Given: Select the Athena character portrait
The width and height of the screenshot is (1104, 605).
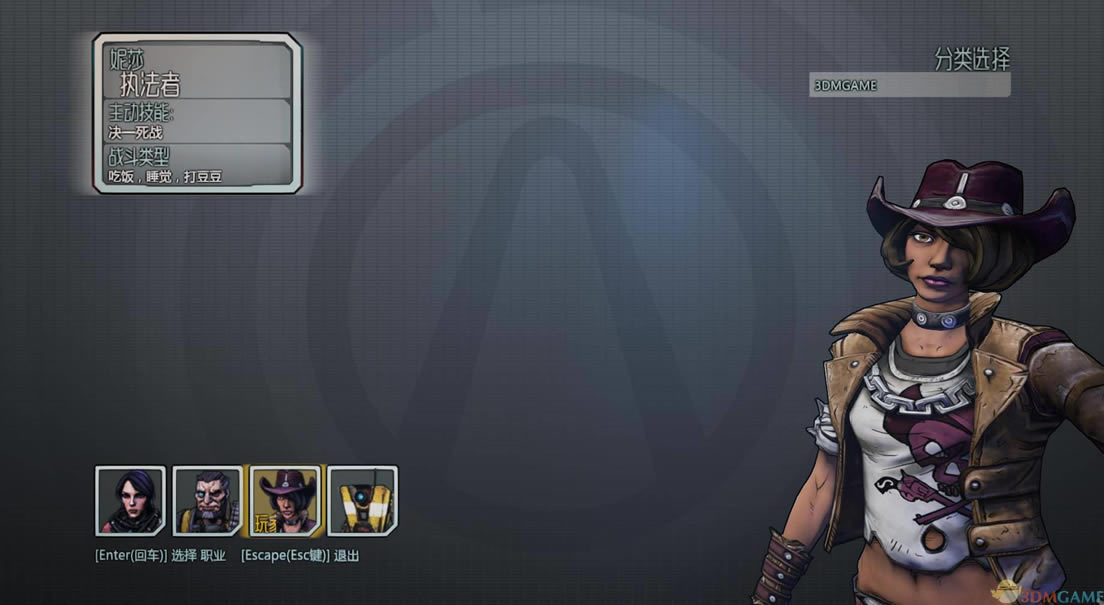Looking at the screenshot, I should pos(130,500).
